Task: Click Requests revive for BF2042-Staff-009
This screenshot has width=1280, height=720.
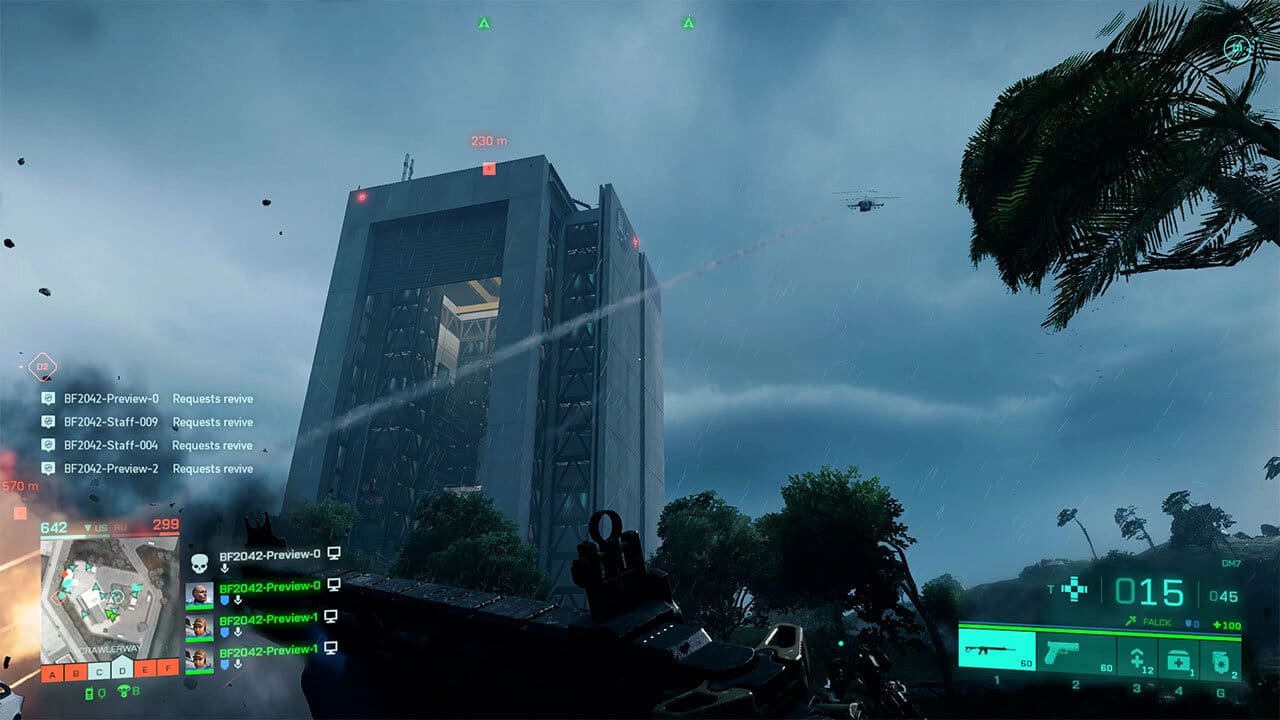Action: 212,422
